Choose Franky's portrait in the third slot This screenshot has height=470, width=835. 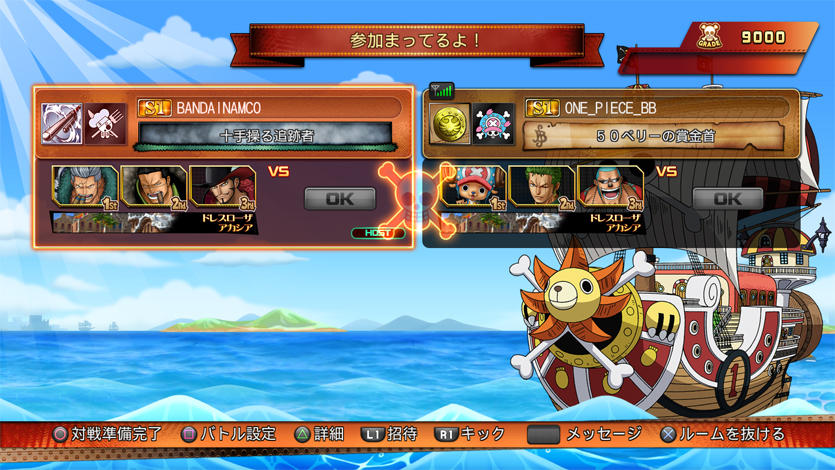pos(609,188)
